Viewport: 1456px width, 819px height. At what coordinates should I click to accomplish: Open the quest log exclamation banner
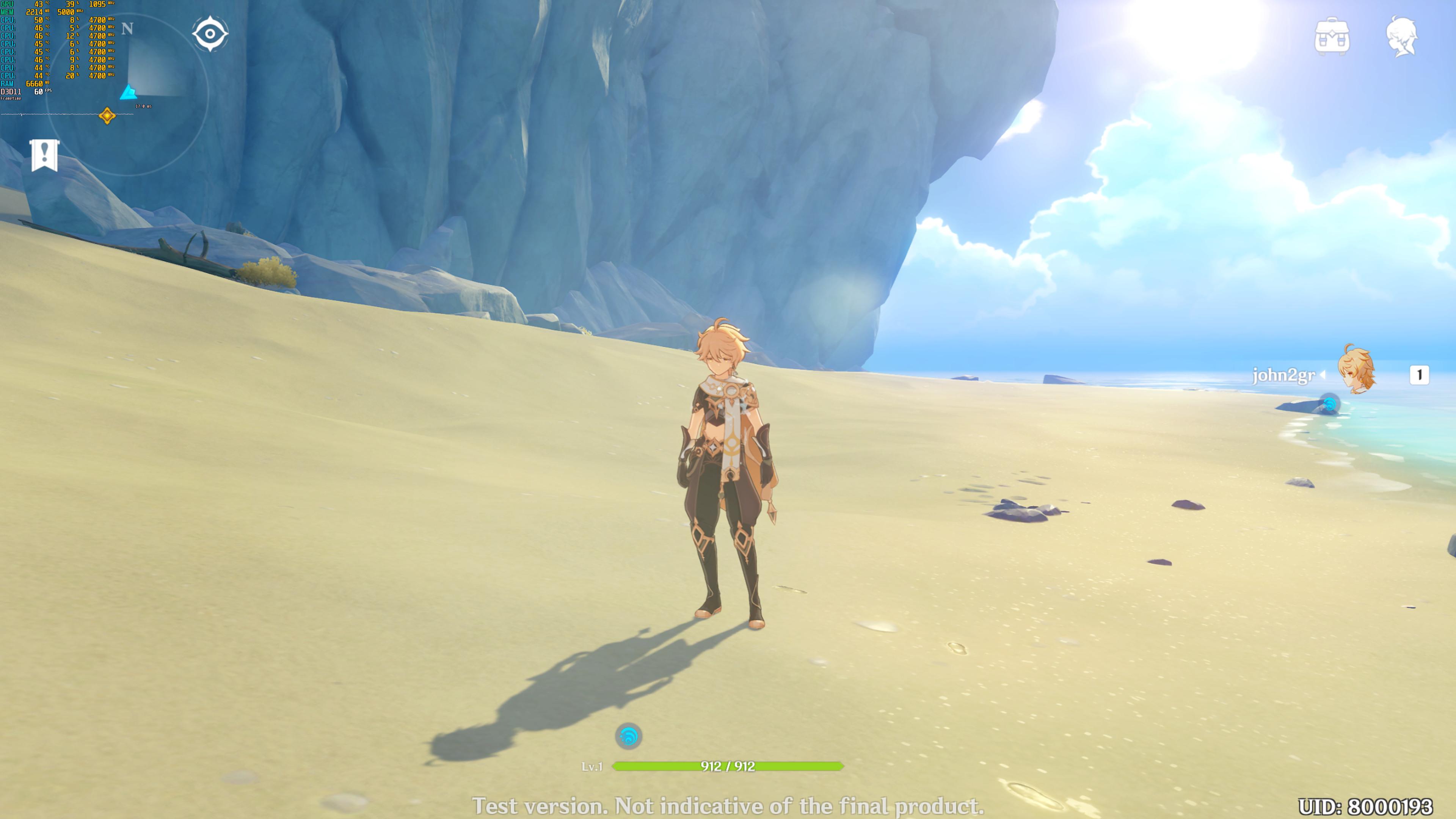[x=45, y=154]
